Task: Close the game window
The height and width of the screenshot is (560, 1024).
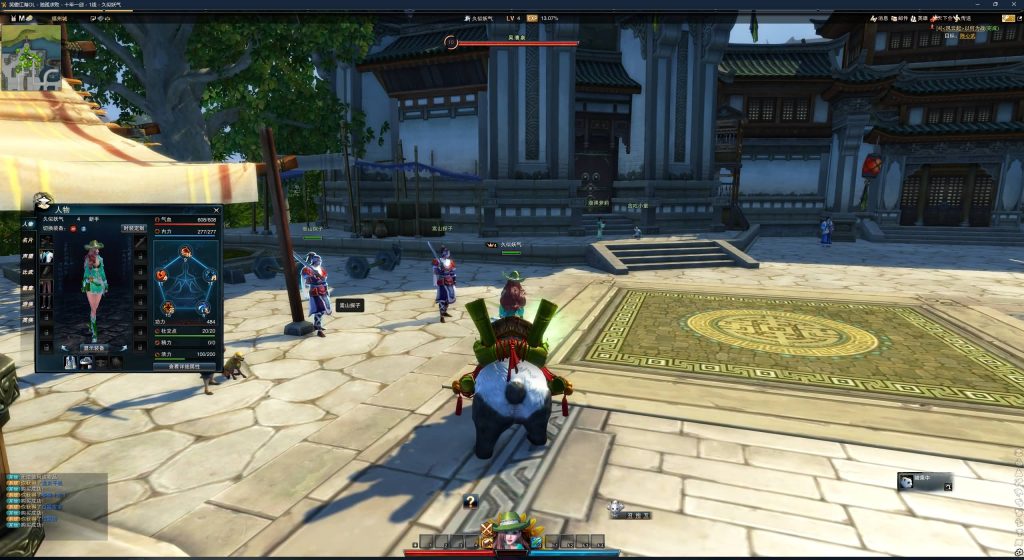Action: [1015, 5]
